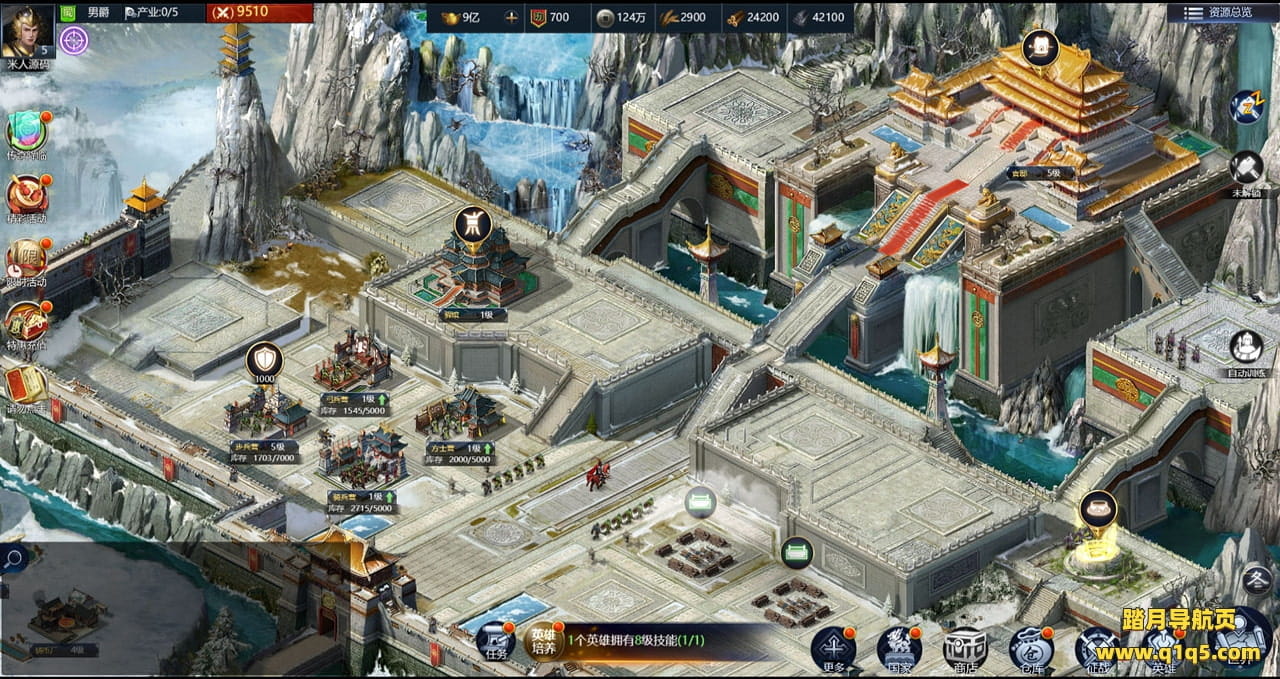Toggle the 自动训练 auto-train icon
The width and height of the screenshot is (1280, 679).
pyautogui.click(x=1246, y=348)
